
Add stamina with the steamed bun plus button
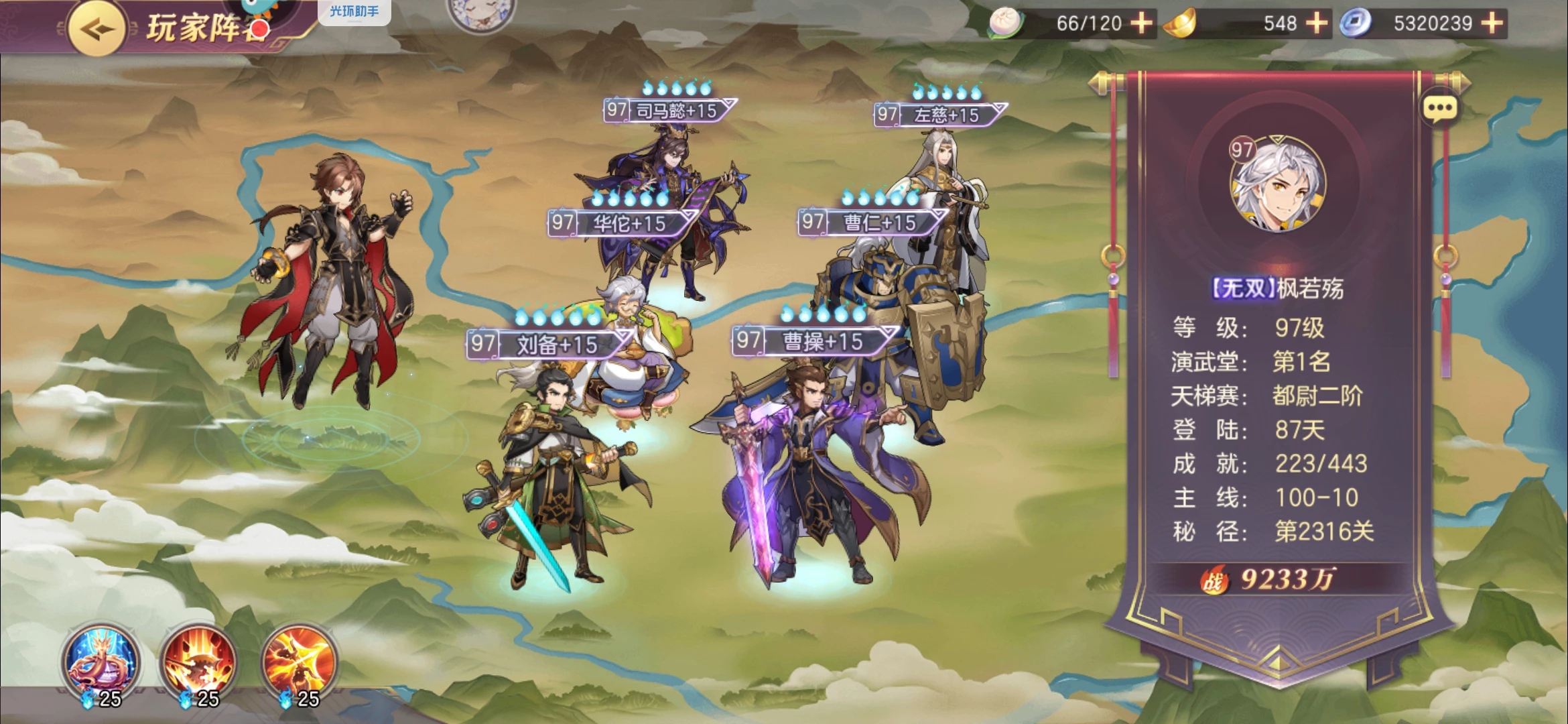pyautogui.click(x=1142, y=23)
